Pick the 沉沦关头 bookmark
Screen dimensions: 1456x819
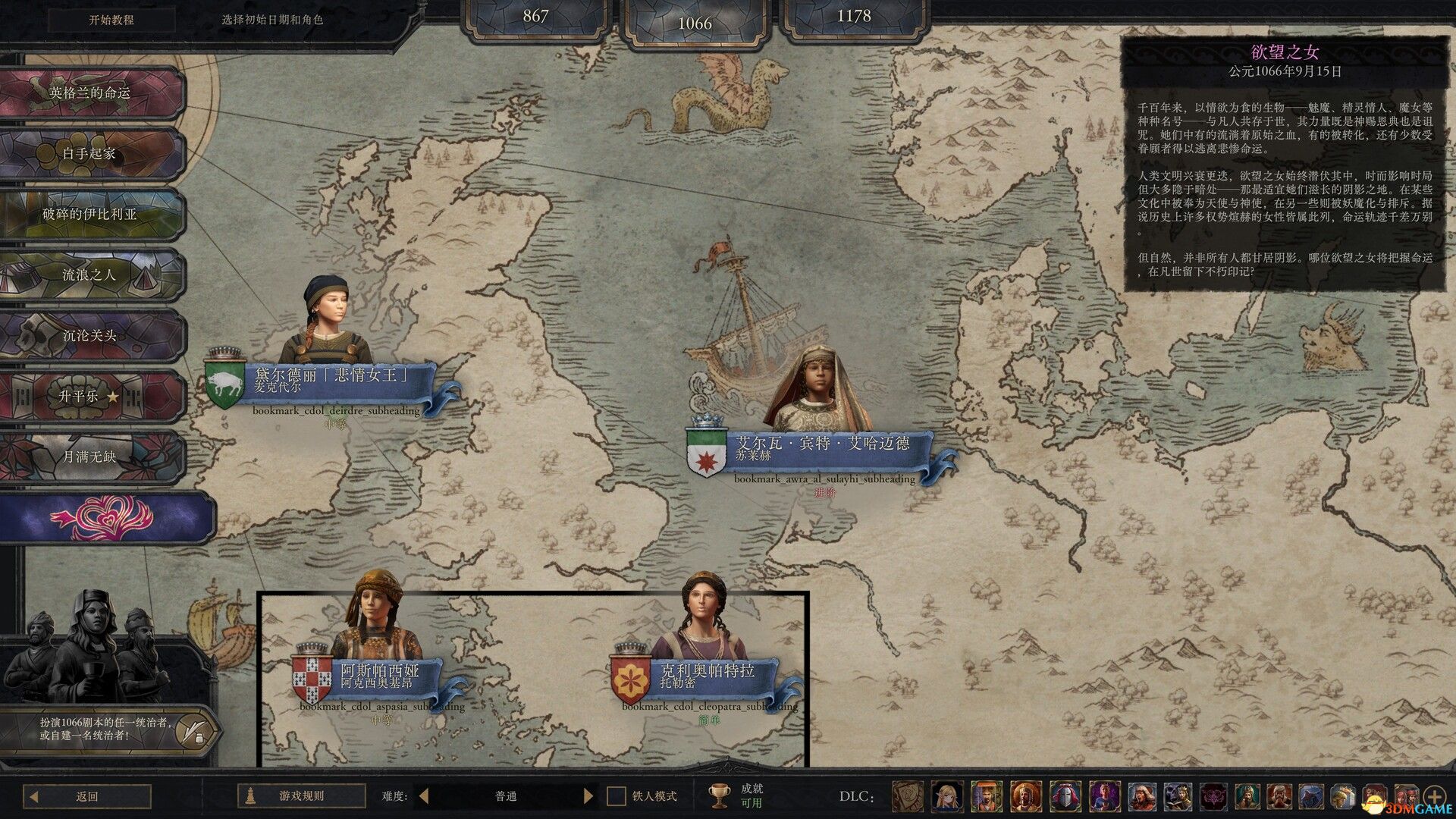click(91, 336)
